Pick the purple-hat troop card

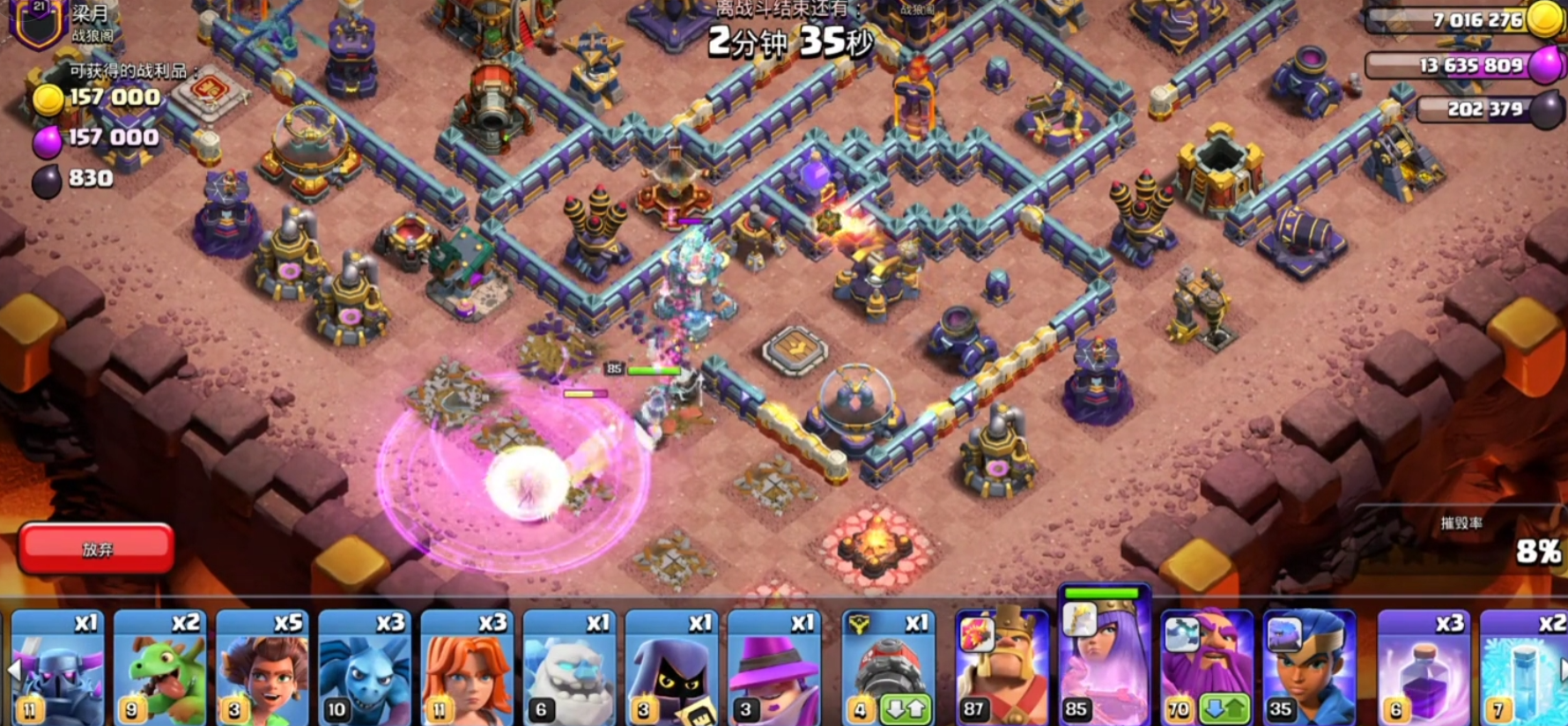click(x=774, y=668)
